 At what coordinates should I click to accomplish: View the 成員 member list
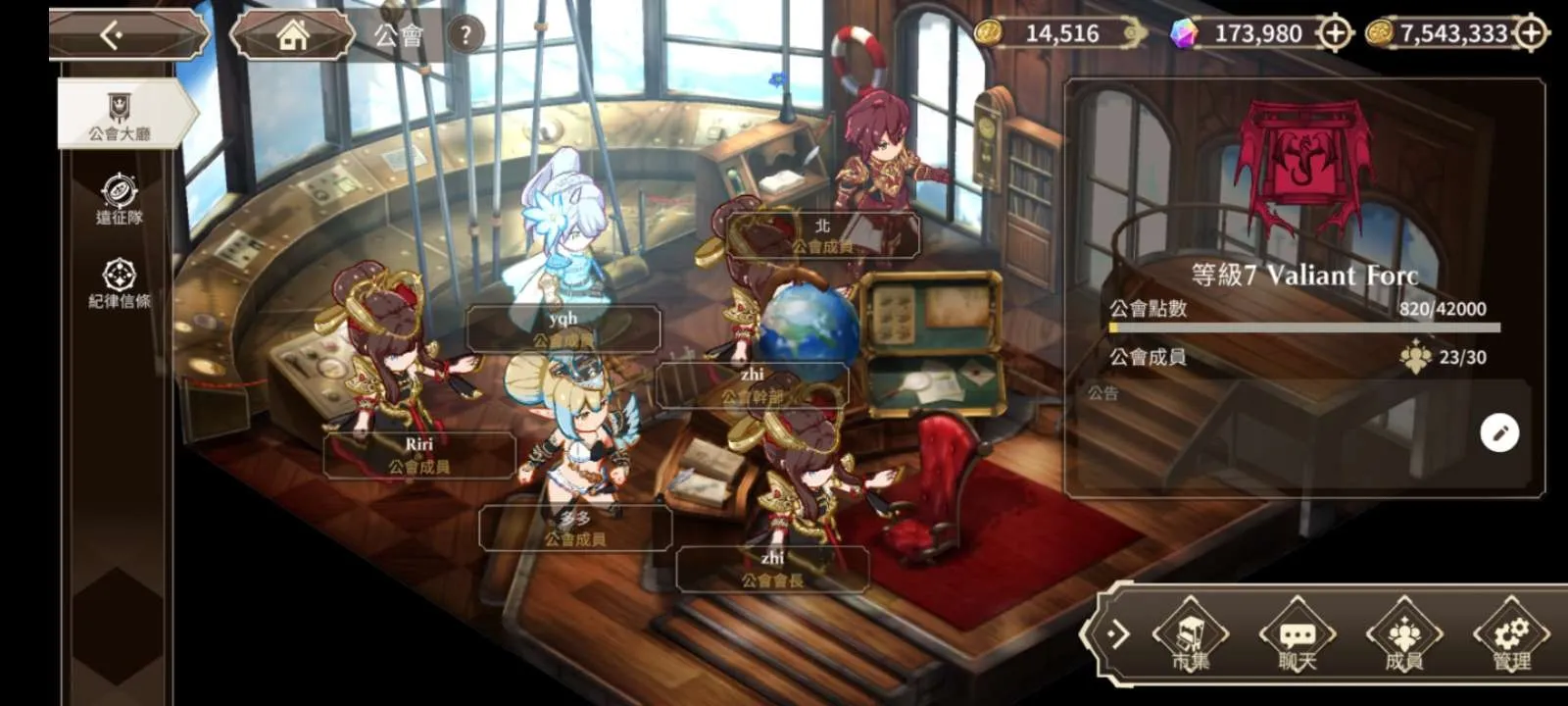point(1404,637)
